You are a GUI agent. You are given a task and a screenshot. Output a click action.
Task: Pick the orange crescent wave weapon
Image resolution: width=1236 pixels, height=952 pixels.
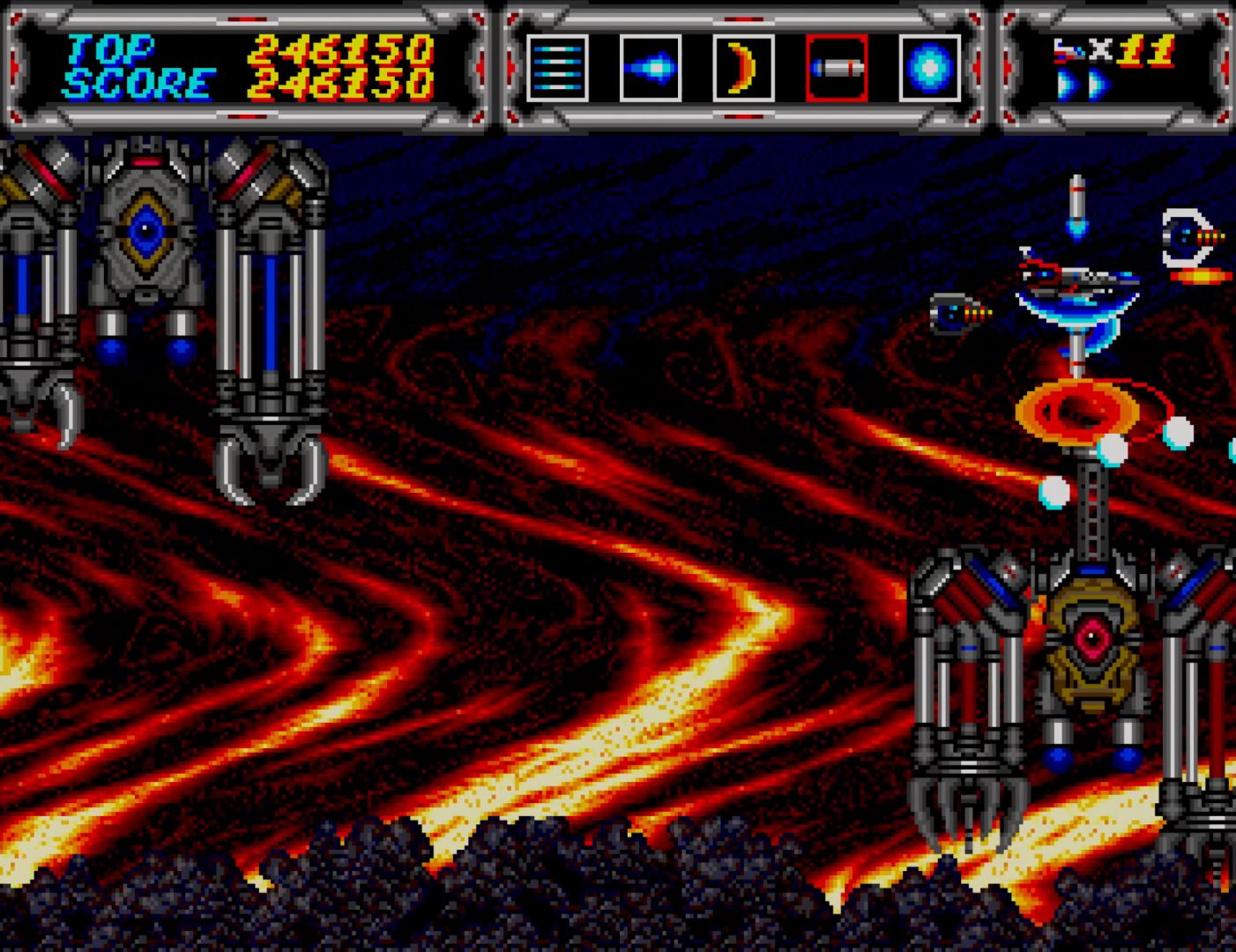click(x=743, y=69)
